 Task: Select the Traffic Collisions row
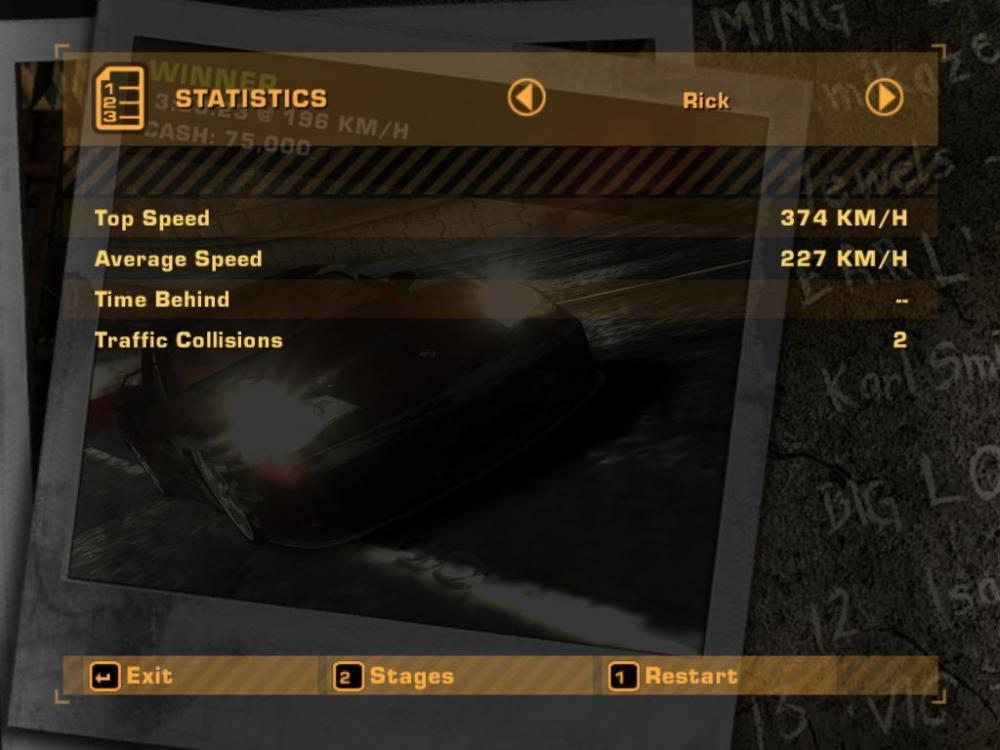[x=500, y=340]
